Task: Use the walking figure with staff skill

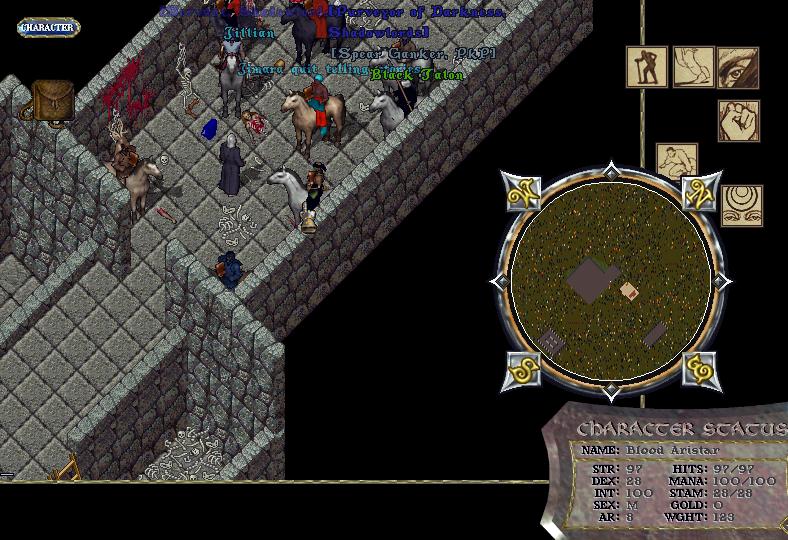Action: click(647, 68)
